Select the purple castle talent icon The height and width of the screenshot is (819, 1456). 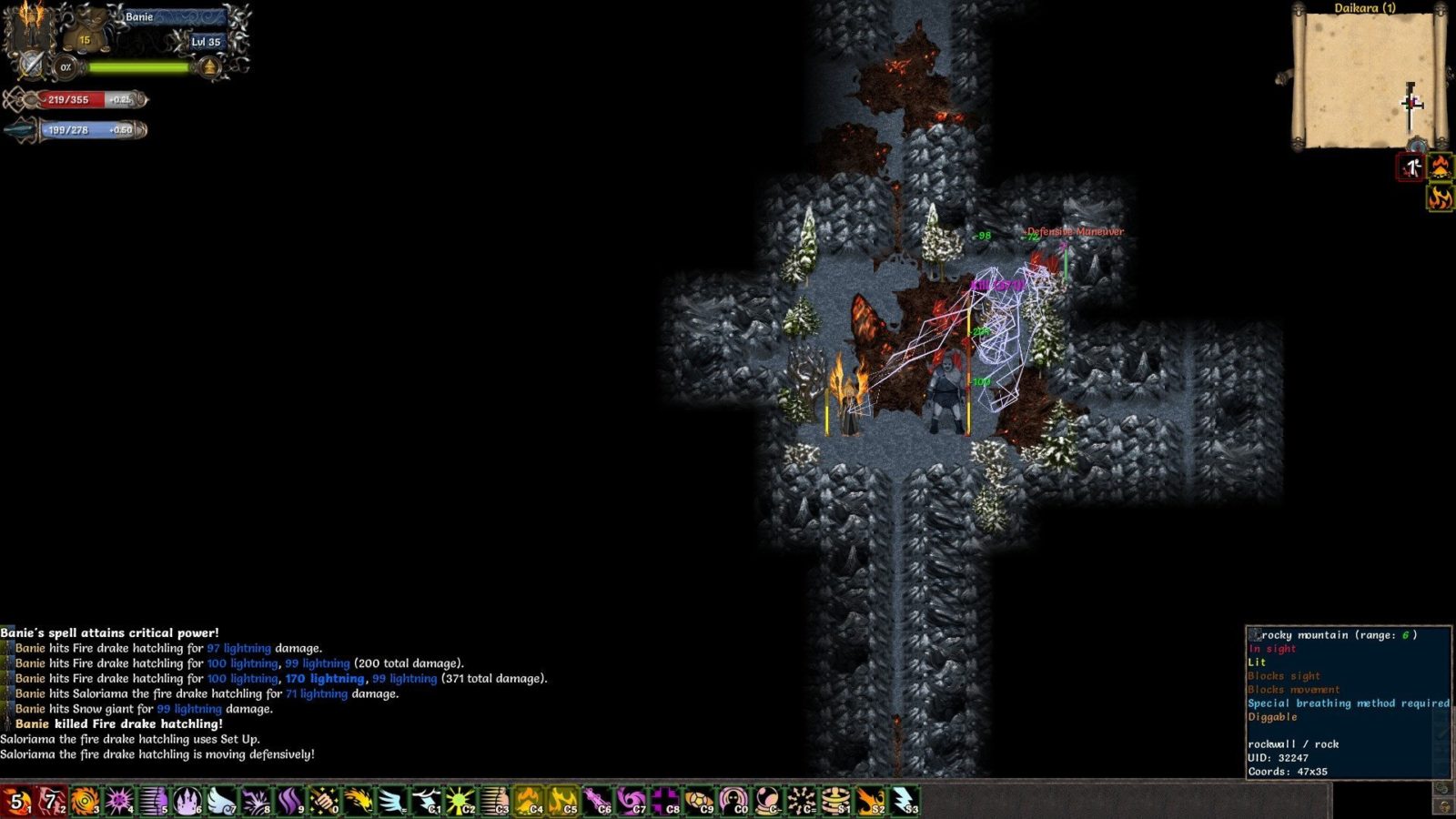point(187,802)
